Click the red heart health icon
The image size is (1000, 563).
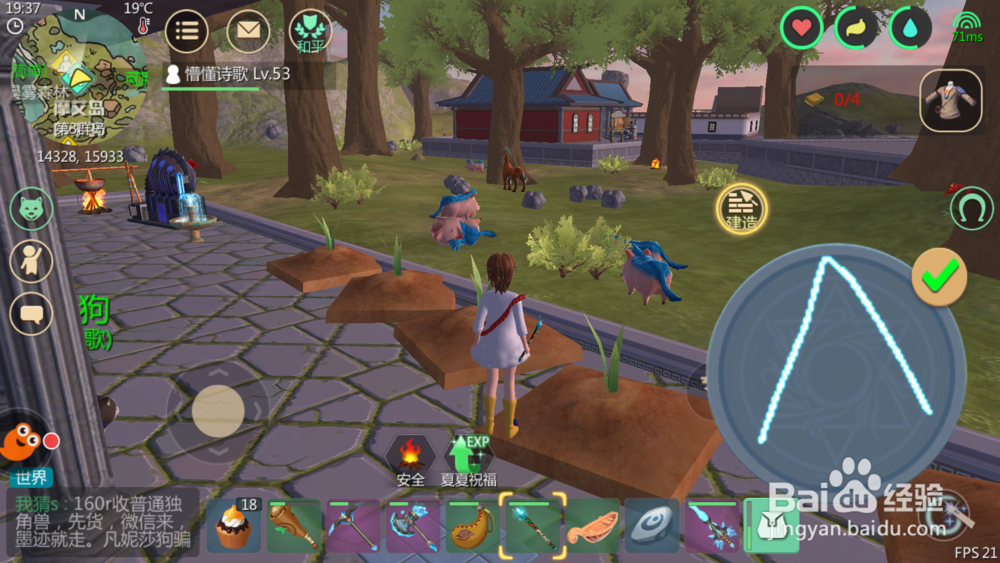pyautogui.click(x=801, y=28)
